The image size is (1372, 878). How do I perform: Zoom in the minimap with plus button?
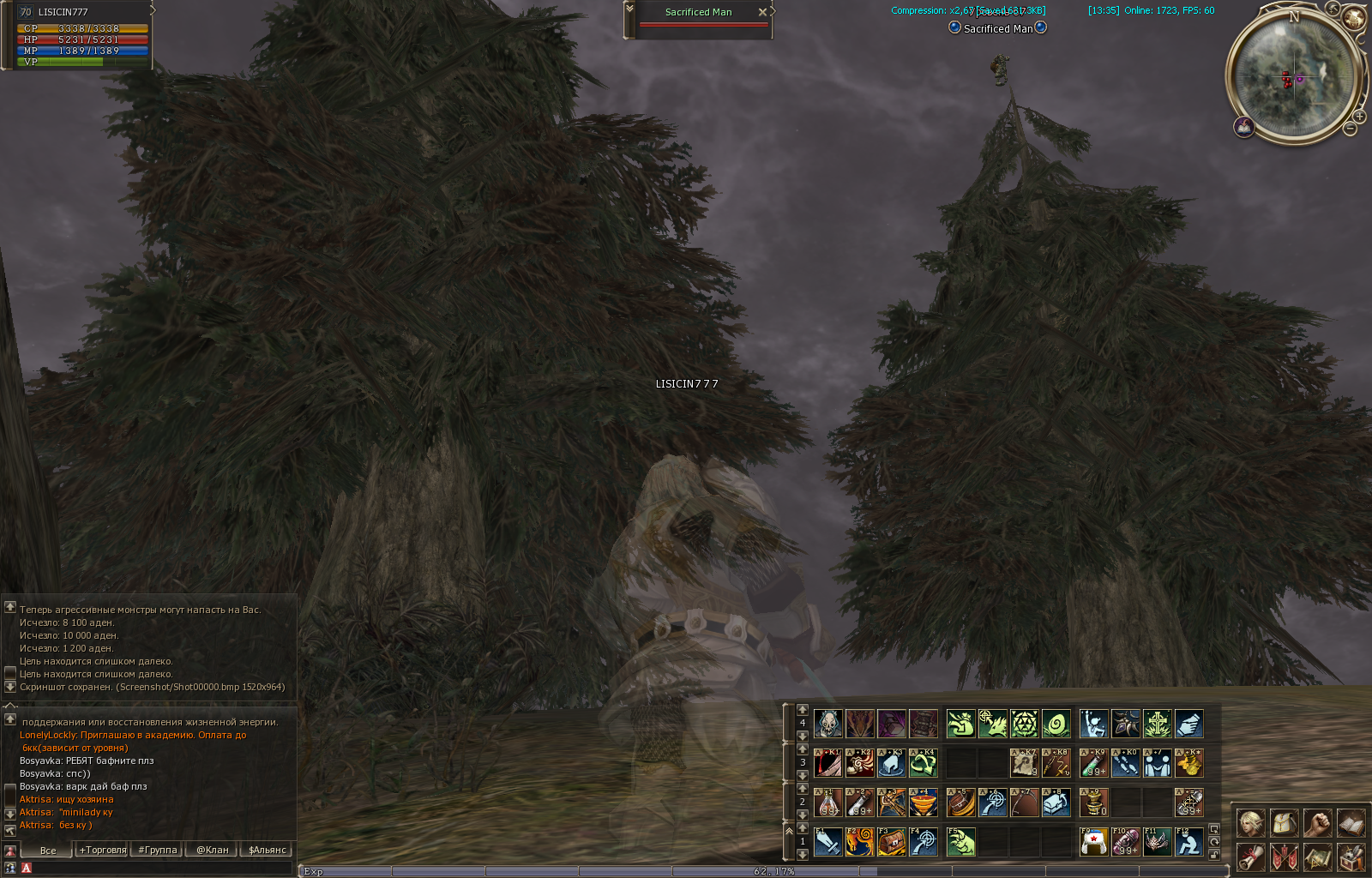[1359, 116]
